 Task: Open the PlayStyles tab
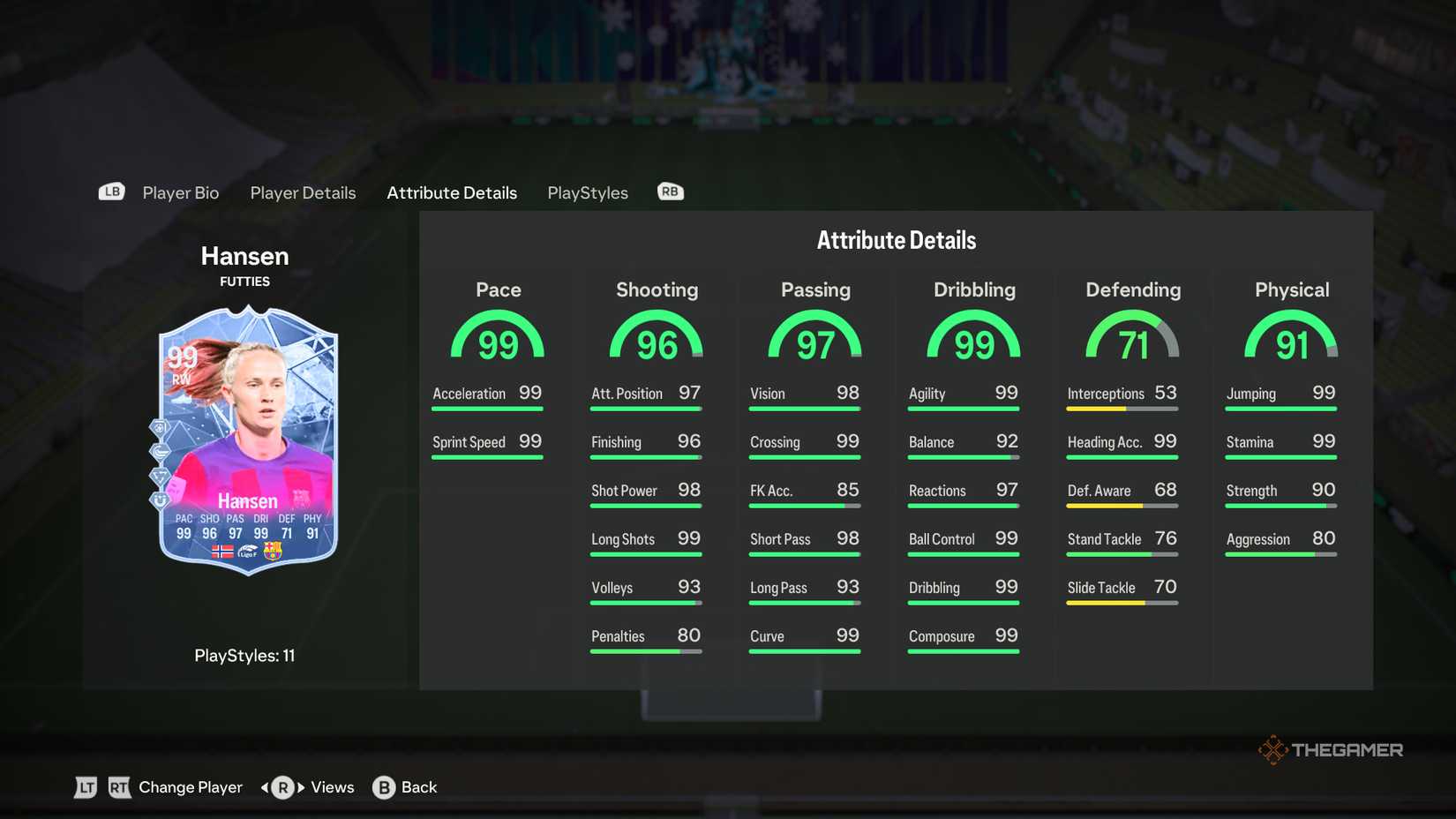pos(587,192)
